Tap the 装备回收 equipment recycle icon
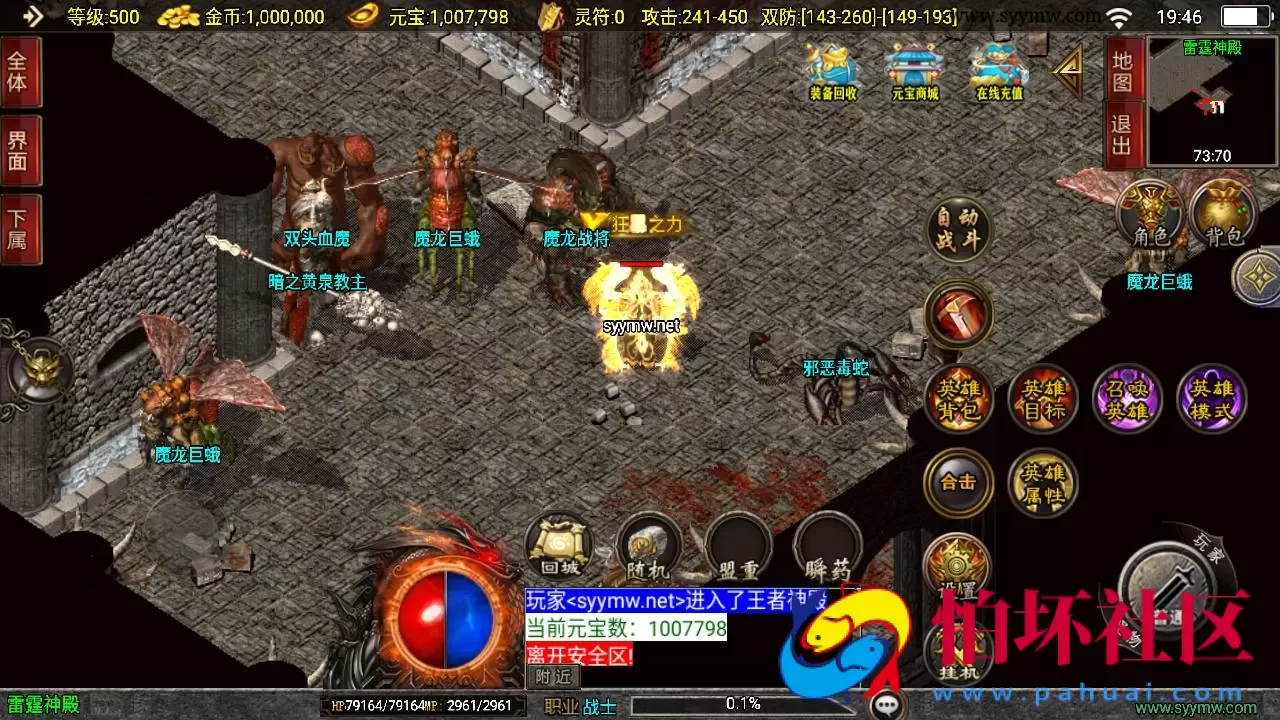 [x=831, y=70]
